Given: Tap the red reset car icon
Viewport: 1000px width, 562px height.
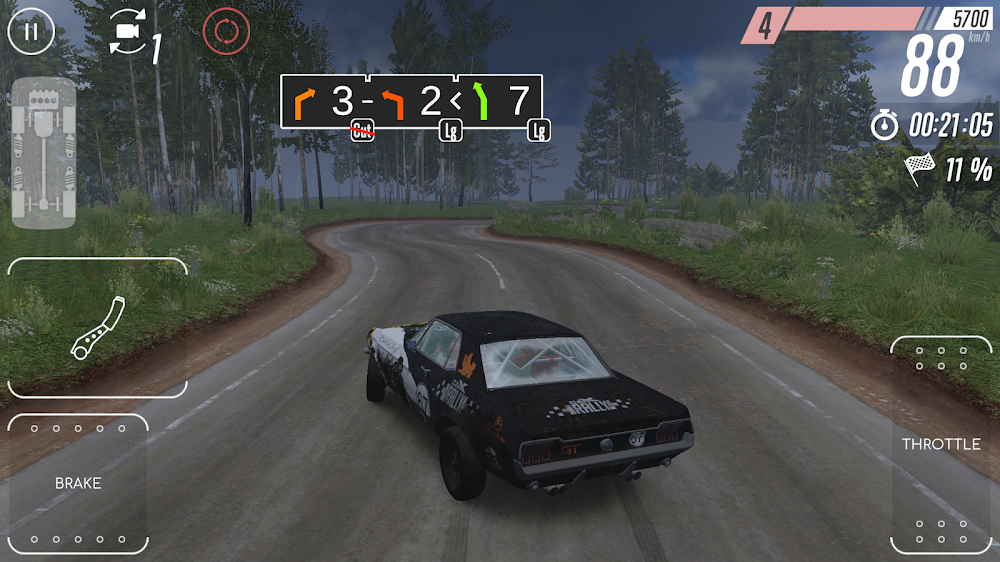Looking at the screenshot, I should coord(226,31).
